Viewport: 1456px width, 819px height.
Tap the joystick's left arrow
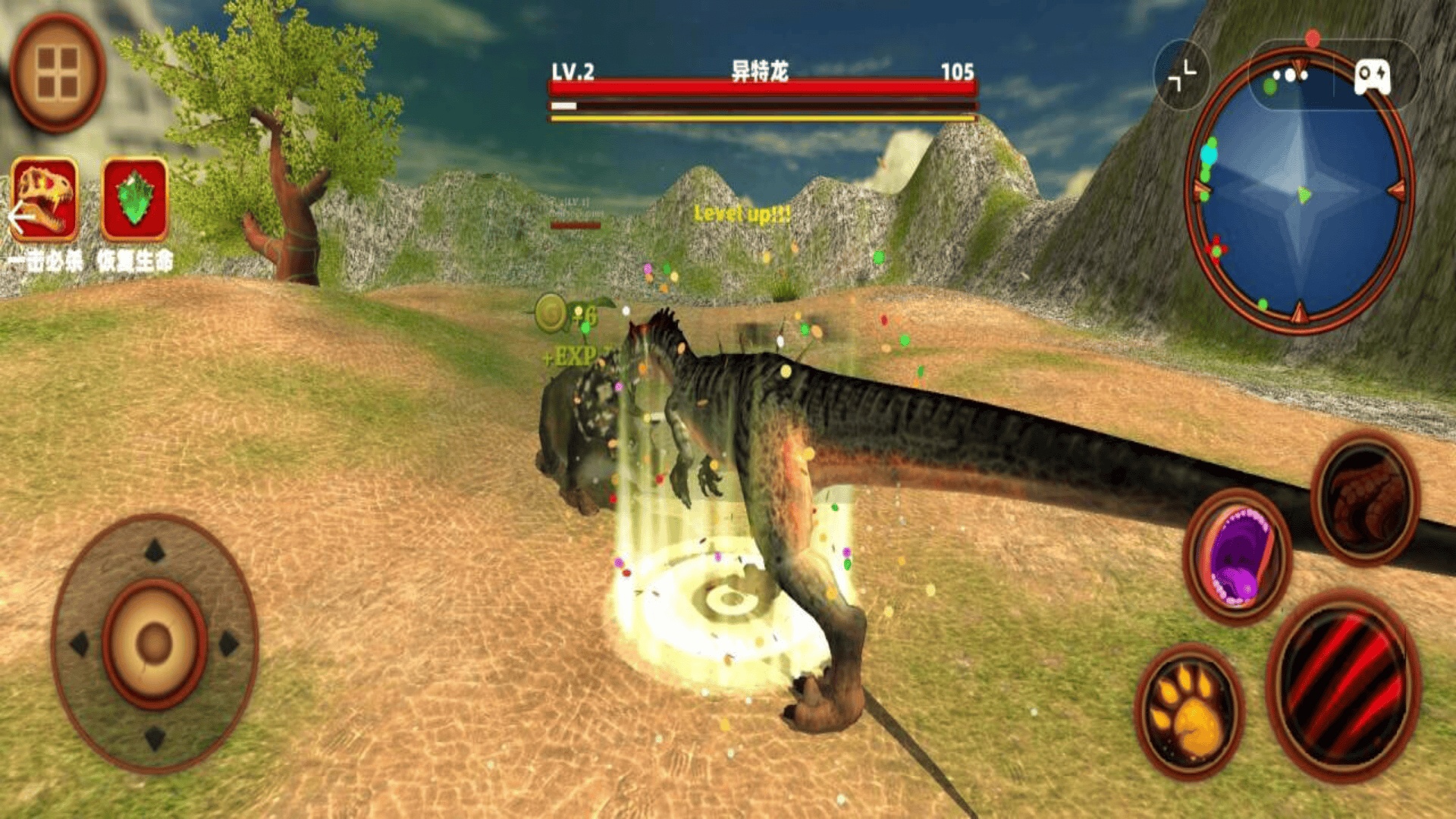coord(80,644)
